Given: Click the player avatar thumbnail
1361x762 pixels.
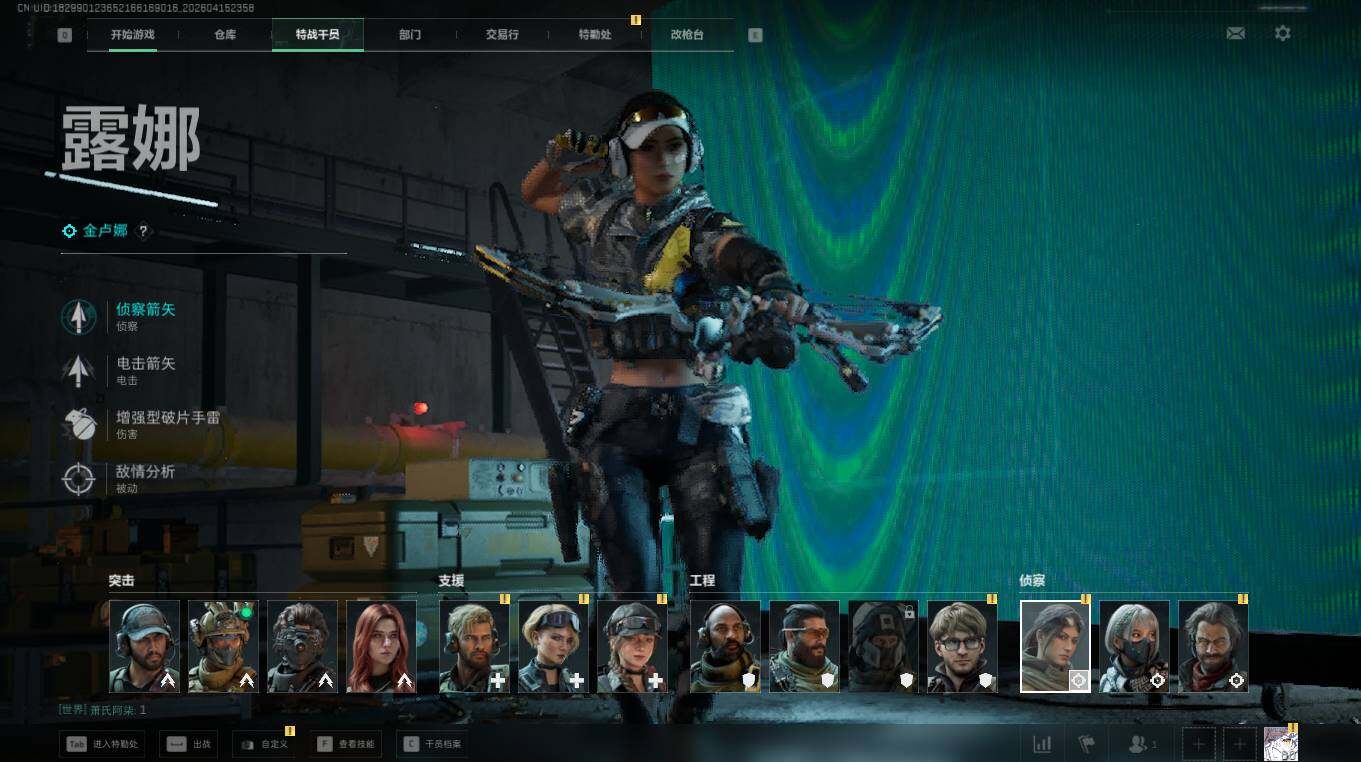Looking at the screenshot, I should point(1280,744).
